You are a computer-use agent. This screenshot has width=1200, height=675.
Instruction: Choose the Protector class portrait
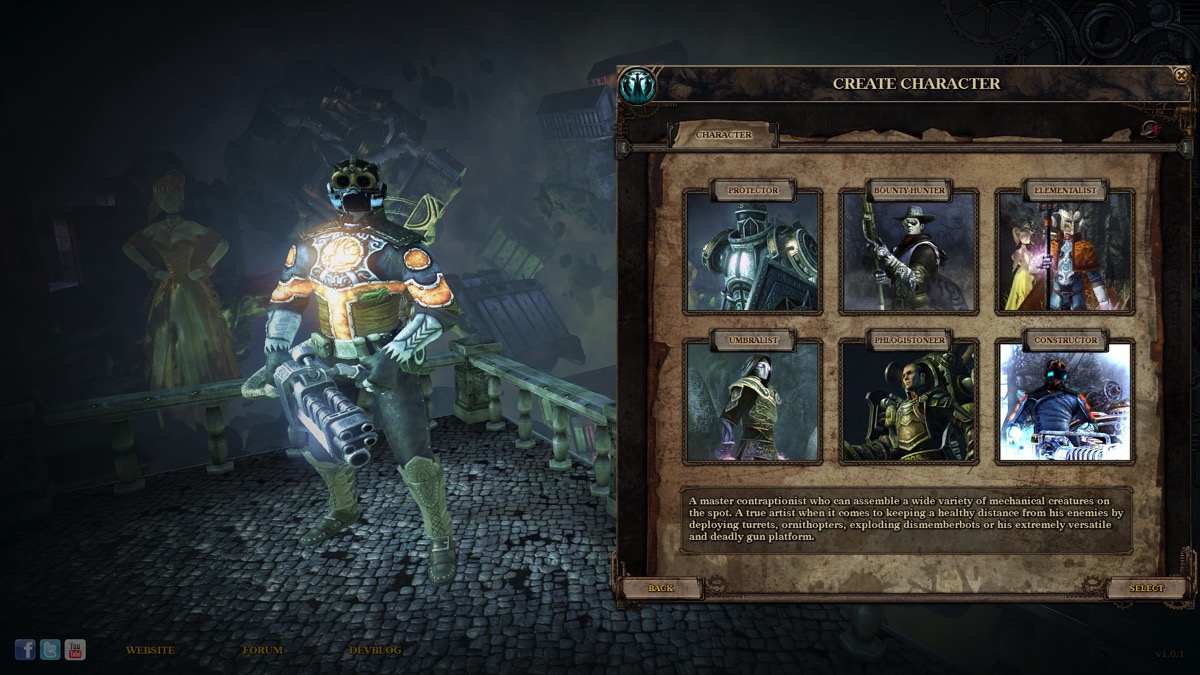pos(753,251)
